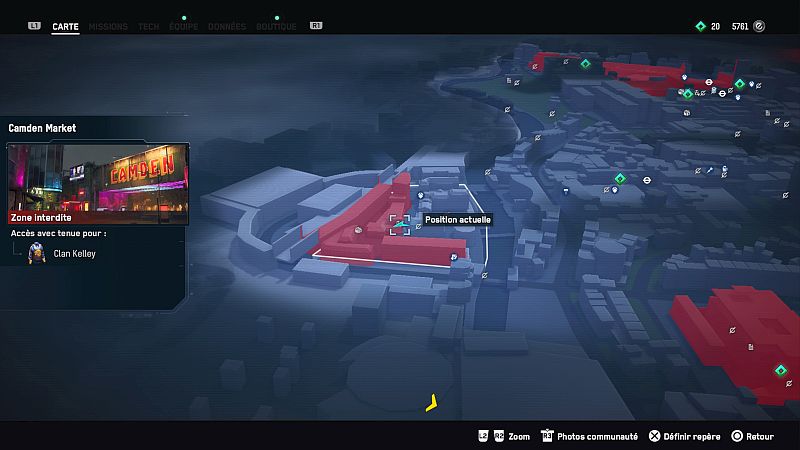Open the Tech tab
The height and width of the screenshot is (450, 800).
[x=148, y=26]
